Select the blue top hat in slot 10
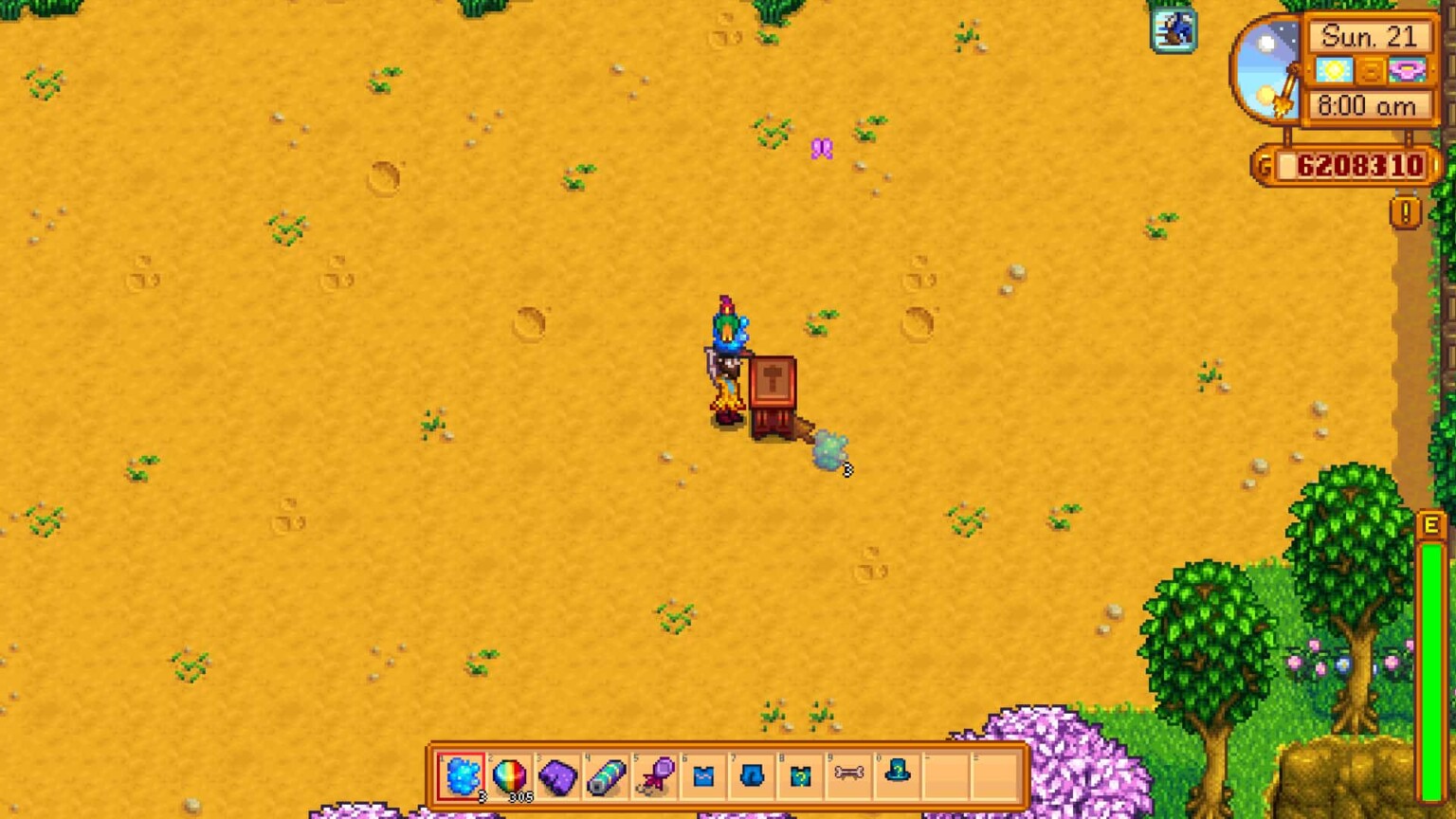Image resolution: width=1456 pixels, height=819 pixels. tap(898, 777)
